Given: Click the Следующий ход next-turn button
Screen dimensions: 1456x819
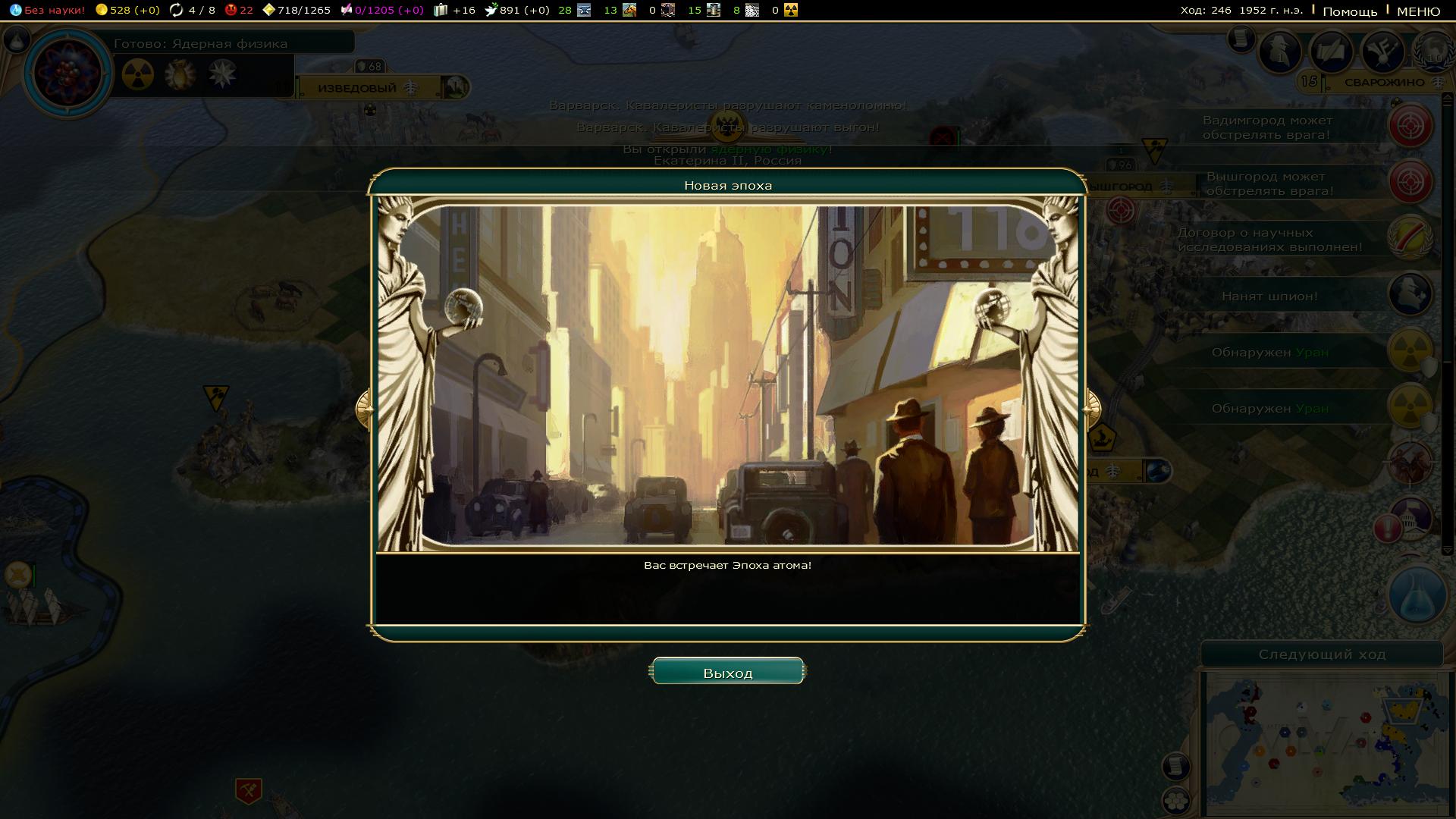Looking at the screenshot, I should (1322, 654).
